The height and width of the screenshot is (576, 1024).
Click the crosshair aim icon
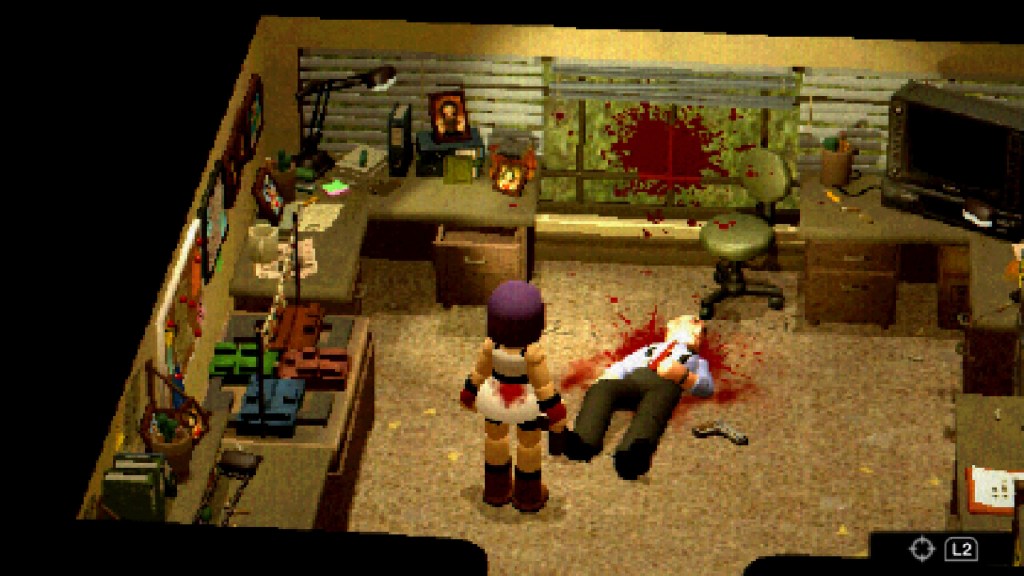coord(921,549)
